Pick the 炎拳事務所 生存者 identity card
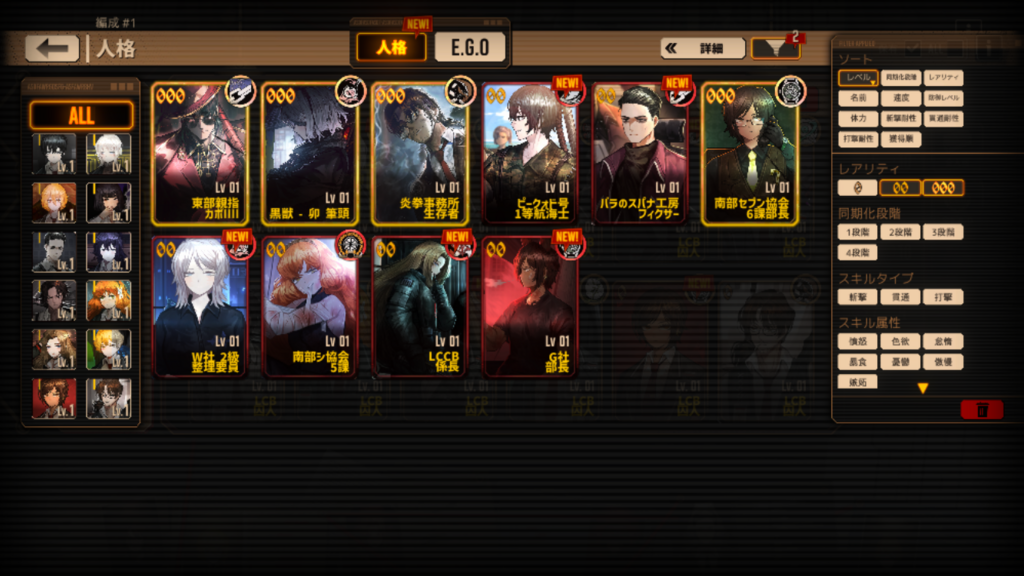The width and height of the screenshot is (1024, 576). [x=420, y=154]
